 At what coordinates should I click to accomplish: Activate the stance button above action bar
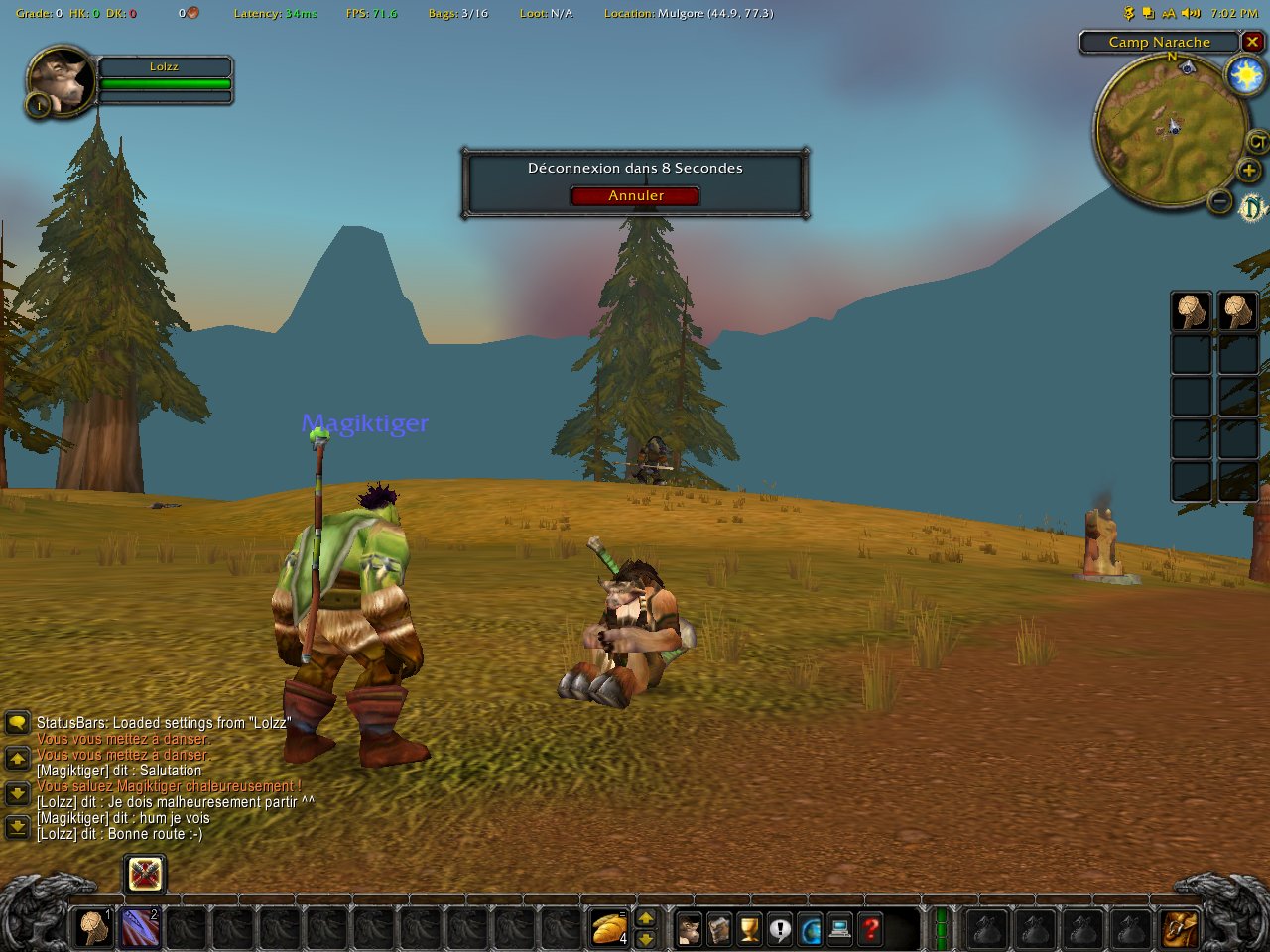[145, 874]
